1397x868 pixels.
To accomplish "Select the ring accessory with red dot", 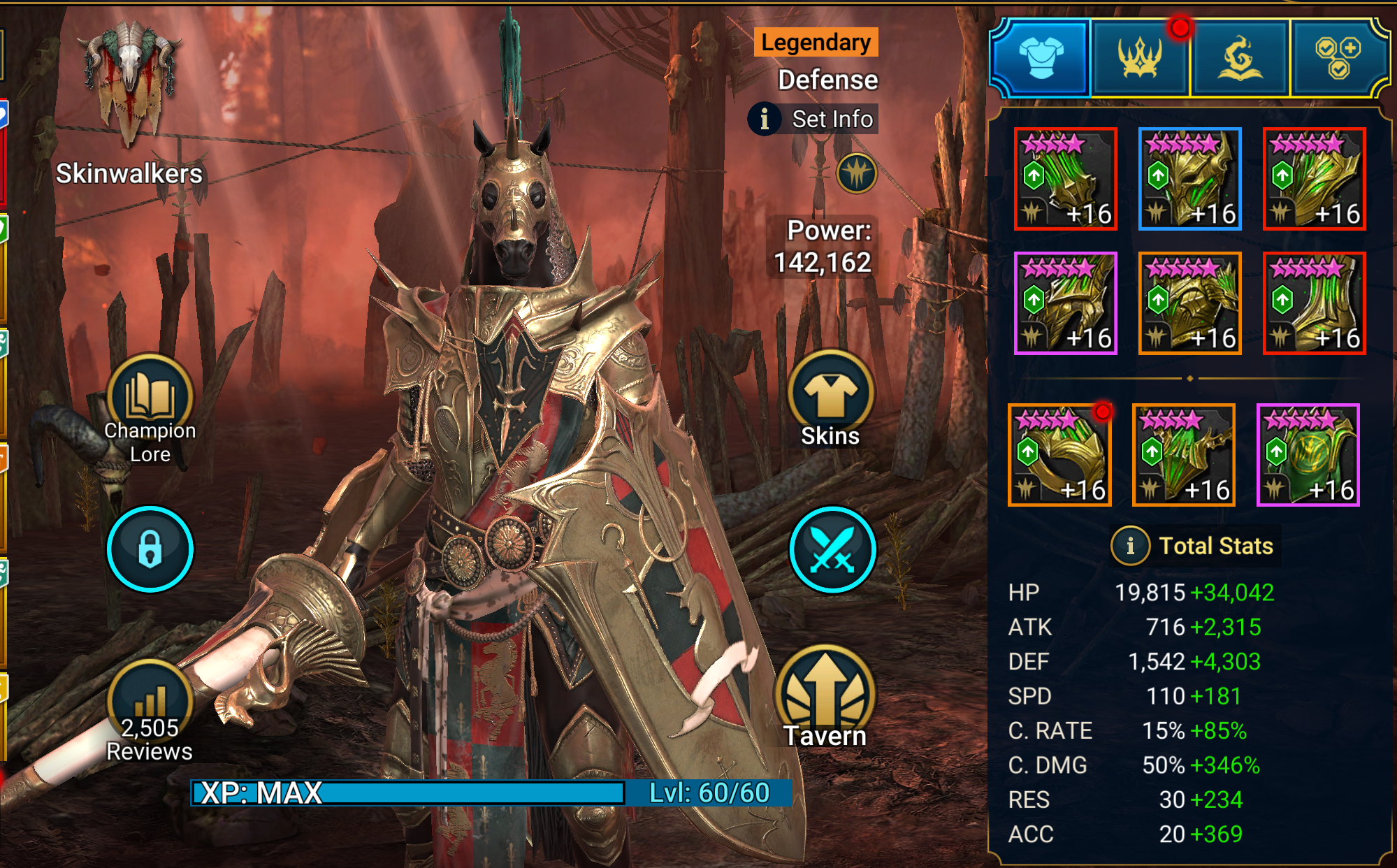I will tap(1059, 455).
